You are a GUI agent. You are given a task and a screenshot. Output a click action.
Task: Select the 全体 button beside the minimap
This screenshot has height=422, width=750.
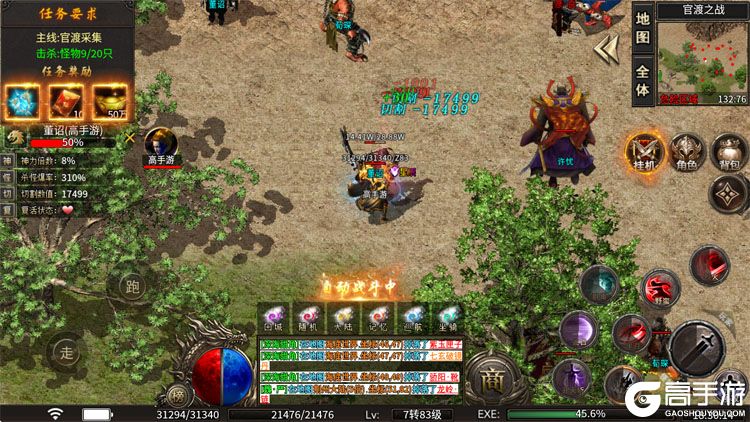pos(643,81)
